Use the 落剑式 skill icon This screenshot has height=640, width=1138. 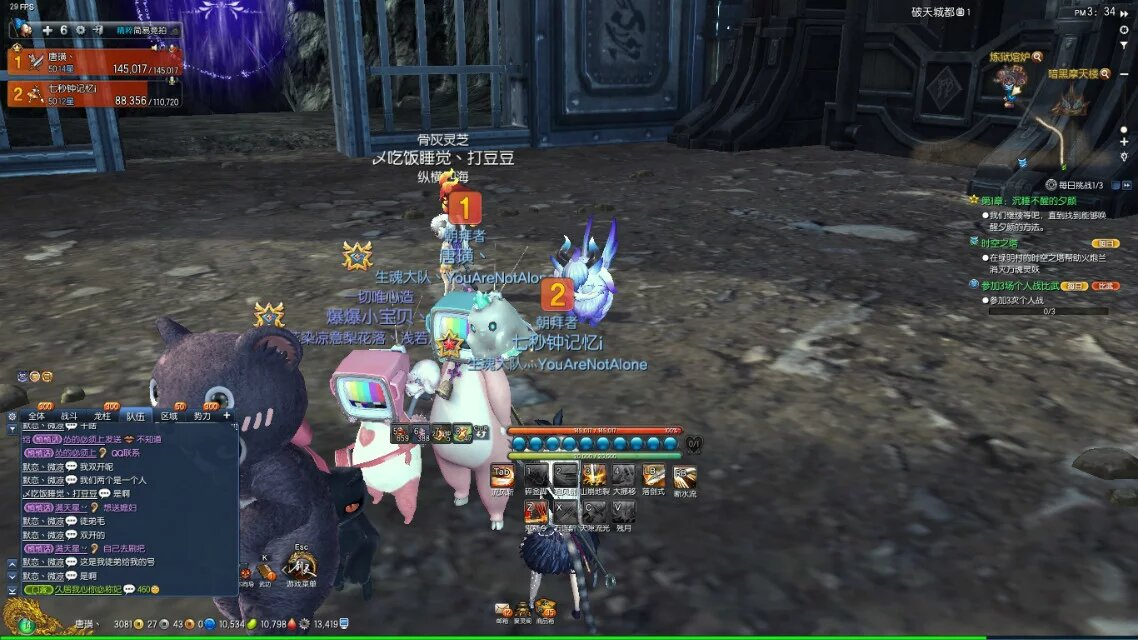point(654,476)
